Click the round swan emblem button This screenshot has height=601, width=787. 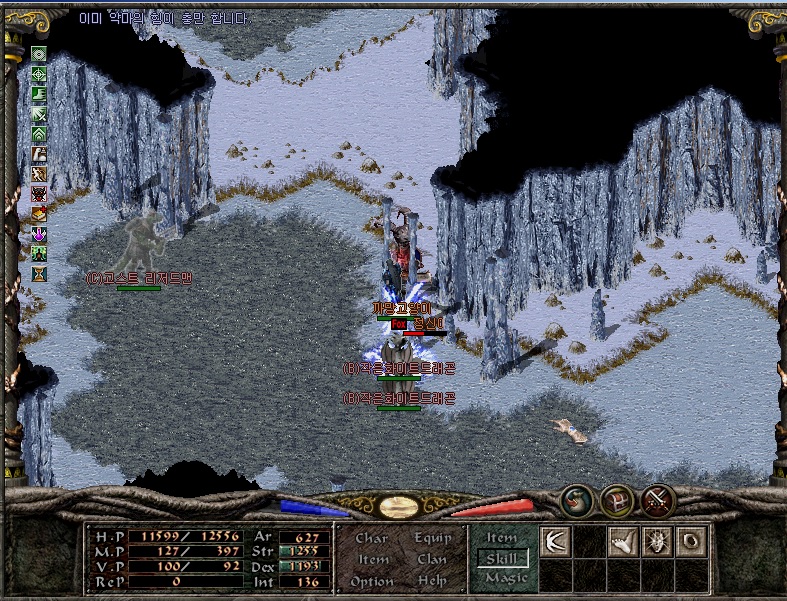(575, 499)
